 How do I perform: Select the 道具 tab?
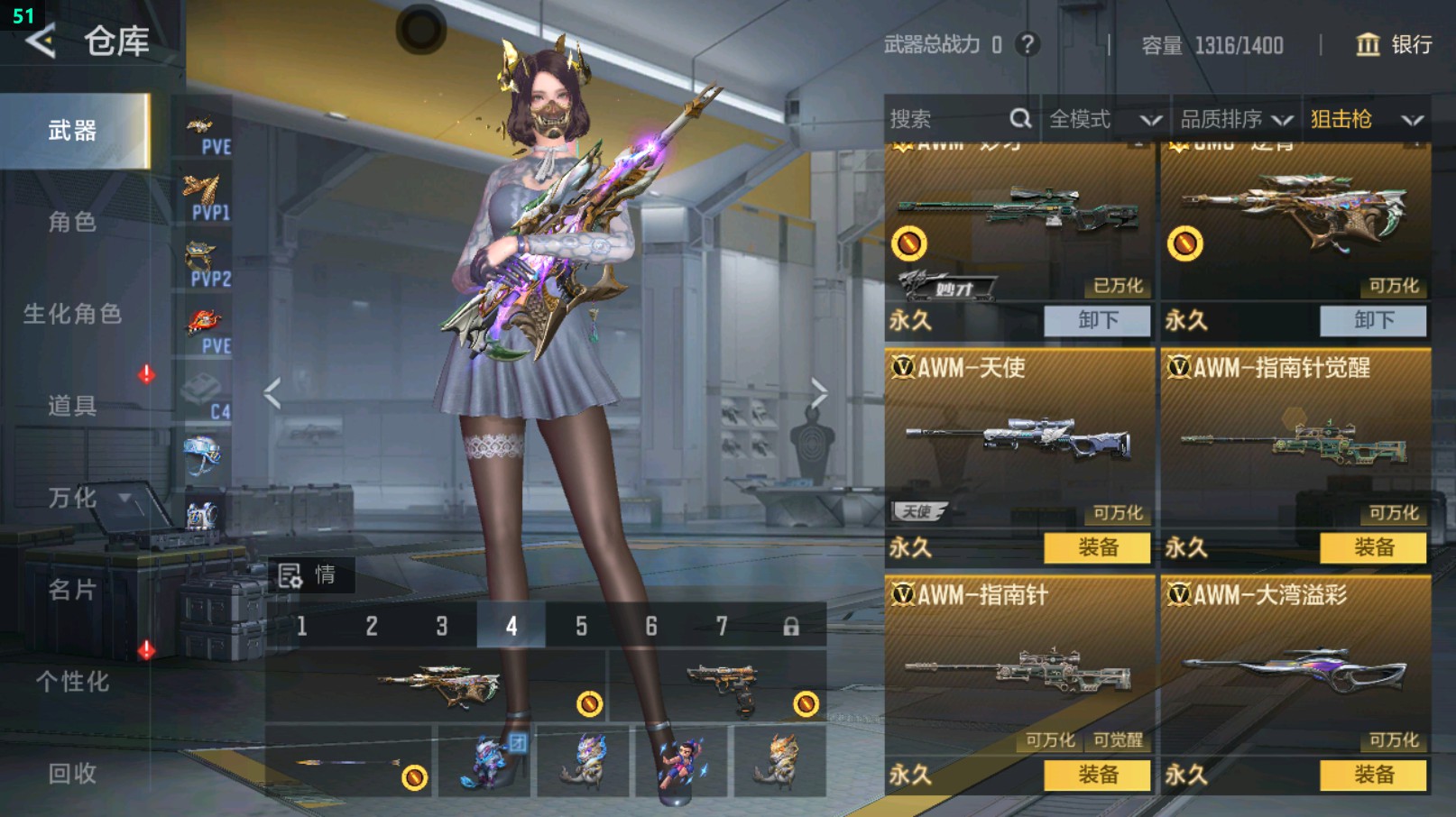tap(72, 406)
